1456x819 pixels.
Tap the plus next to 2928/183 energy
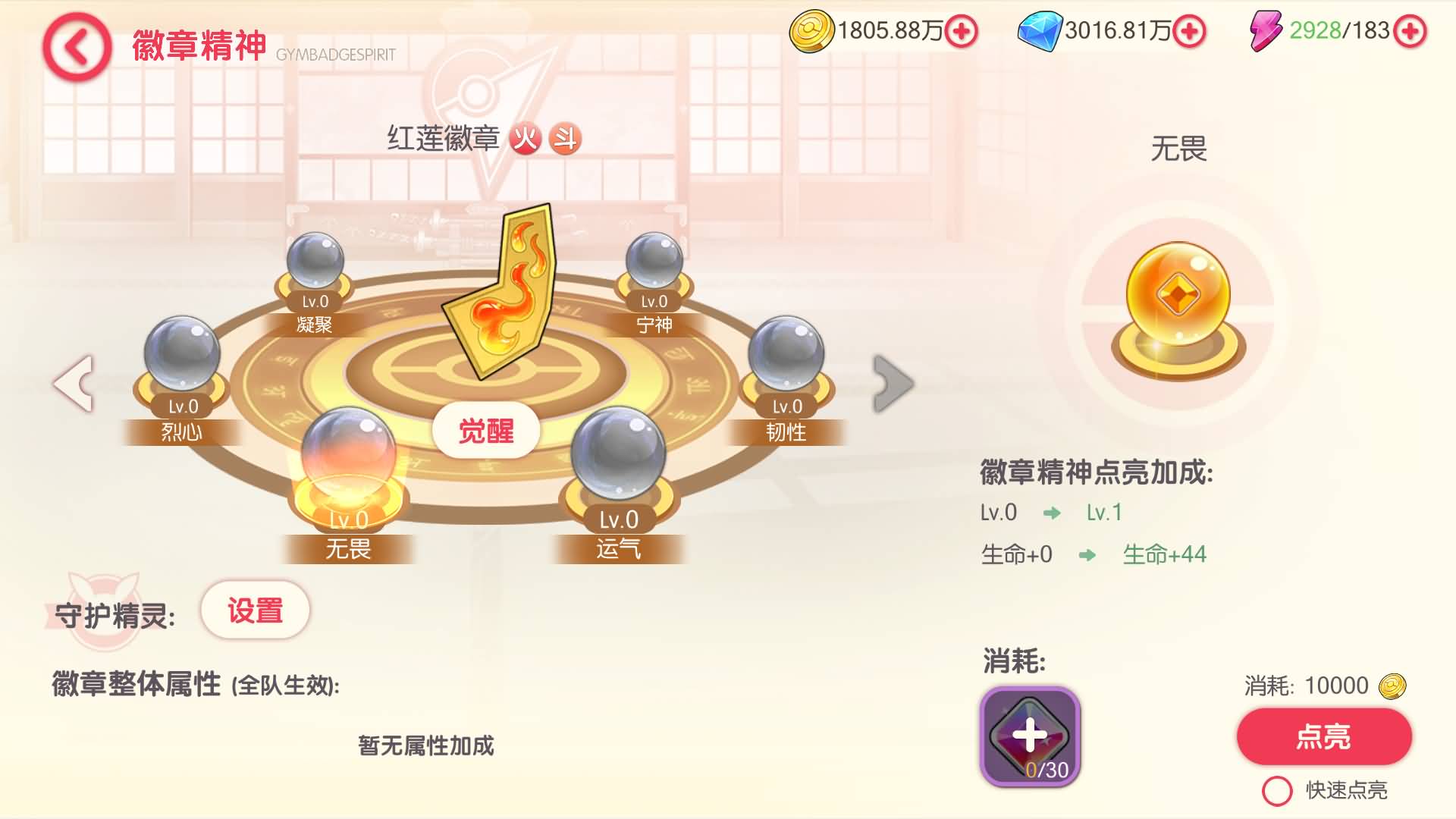tap(1412, 32)
